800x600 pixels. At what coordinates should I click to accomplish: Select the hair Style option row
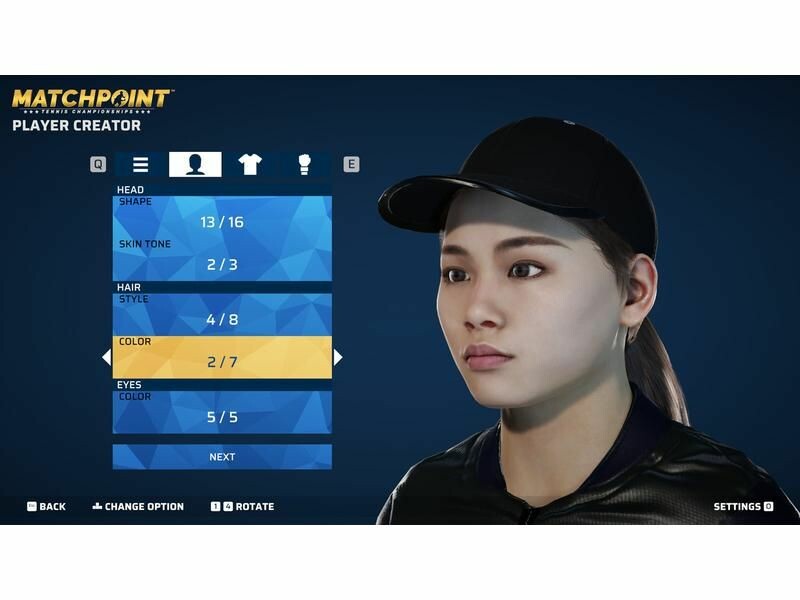222,314
